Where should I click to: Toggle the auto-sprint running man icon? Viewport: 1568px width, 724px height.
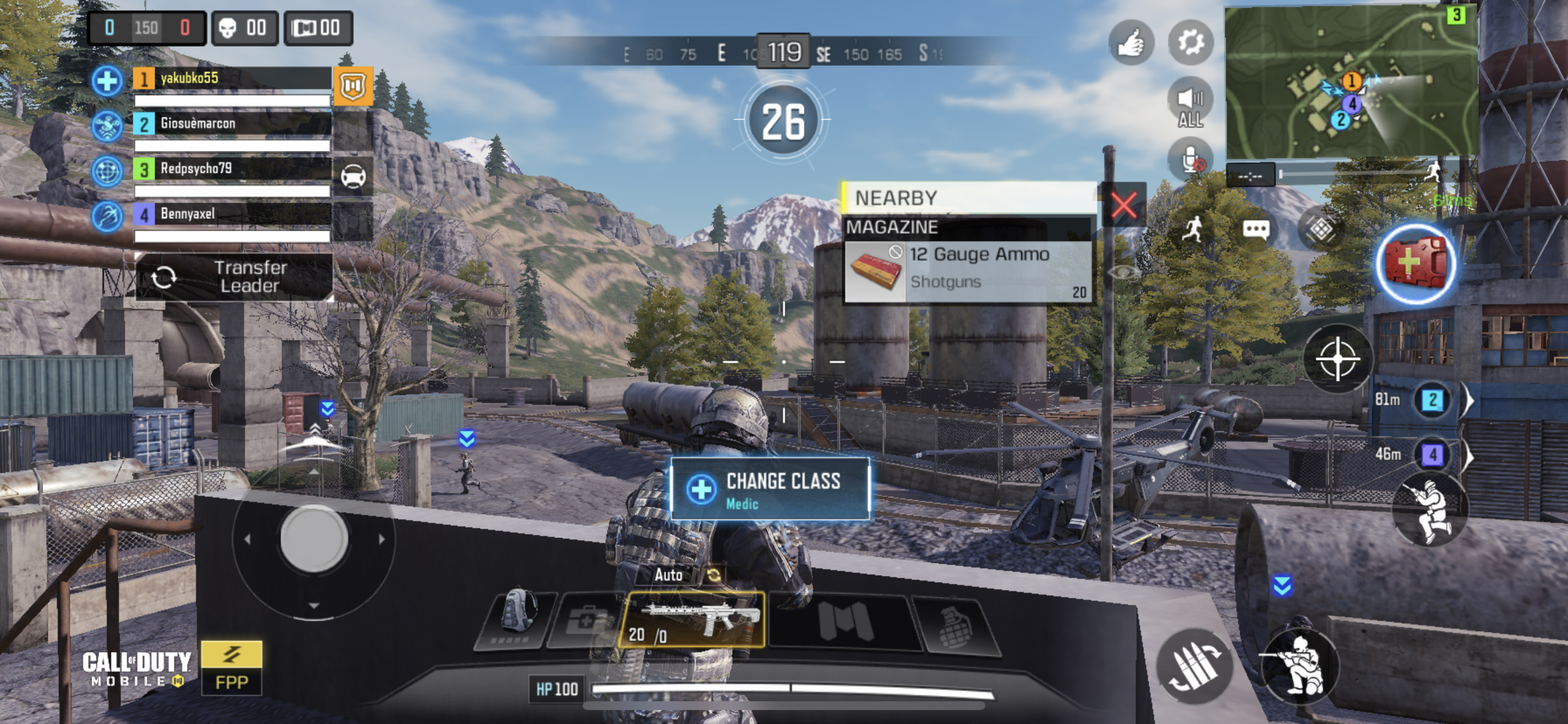1192,229
